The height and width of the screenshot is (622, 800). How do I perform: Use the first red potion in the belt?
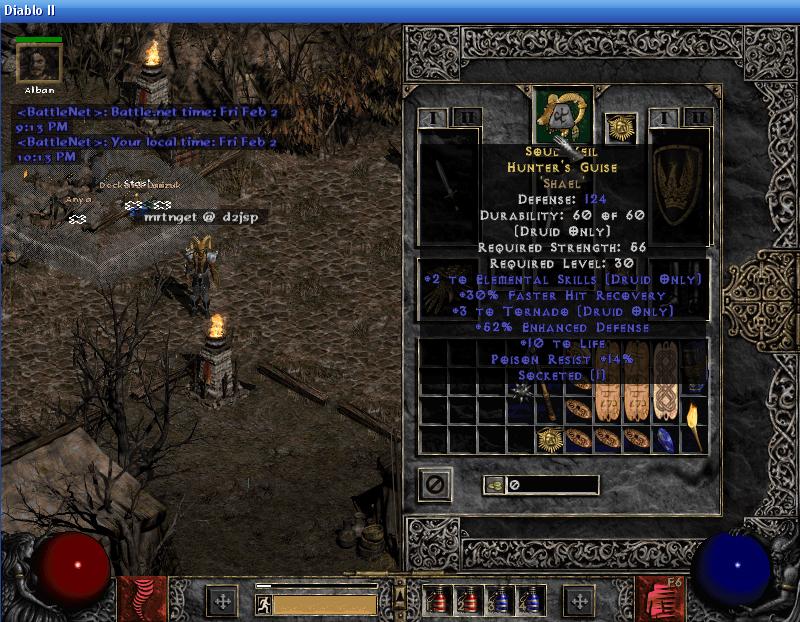coord(437,600)
